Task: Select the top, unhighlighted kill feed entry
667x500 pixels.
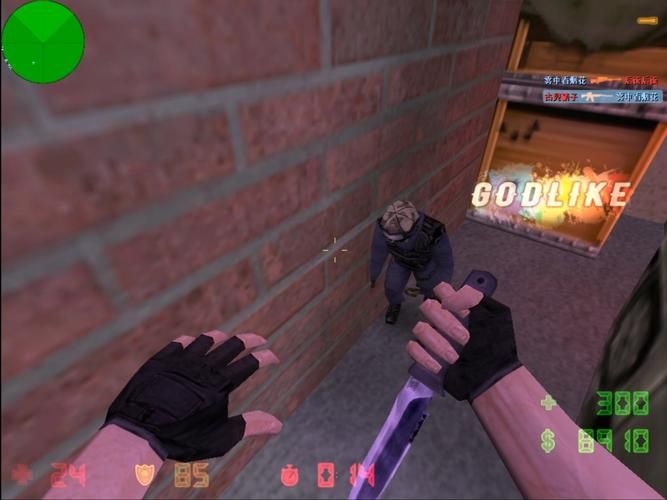Action: (x=601, y=80)
